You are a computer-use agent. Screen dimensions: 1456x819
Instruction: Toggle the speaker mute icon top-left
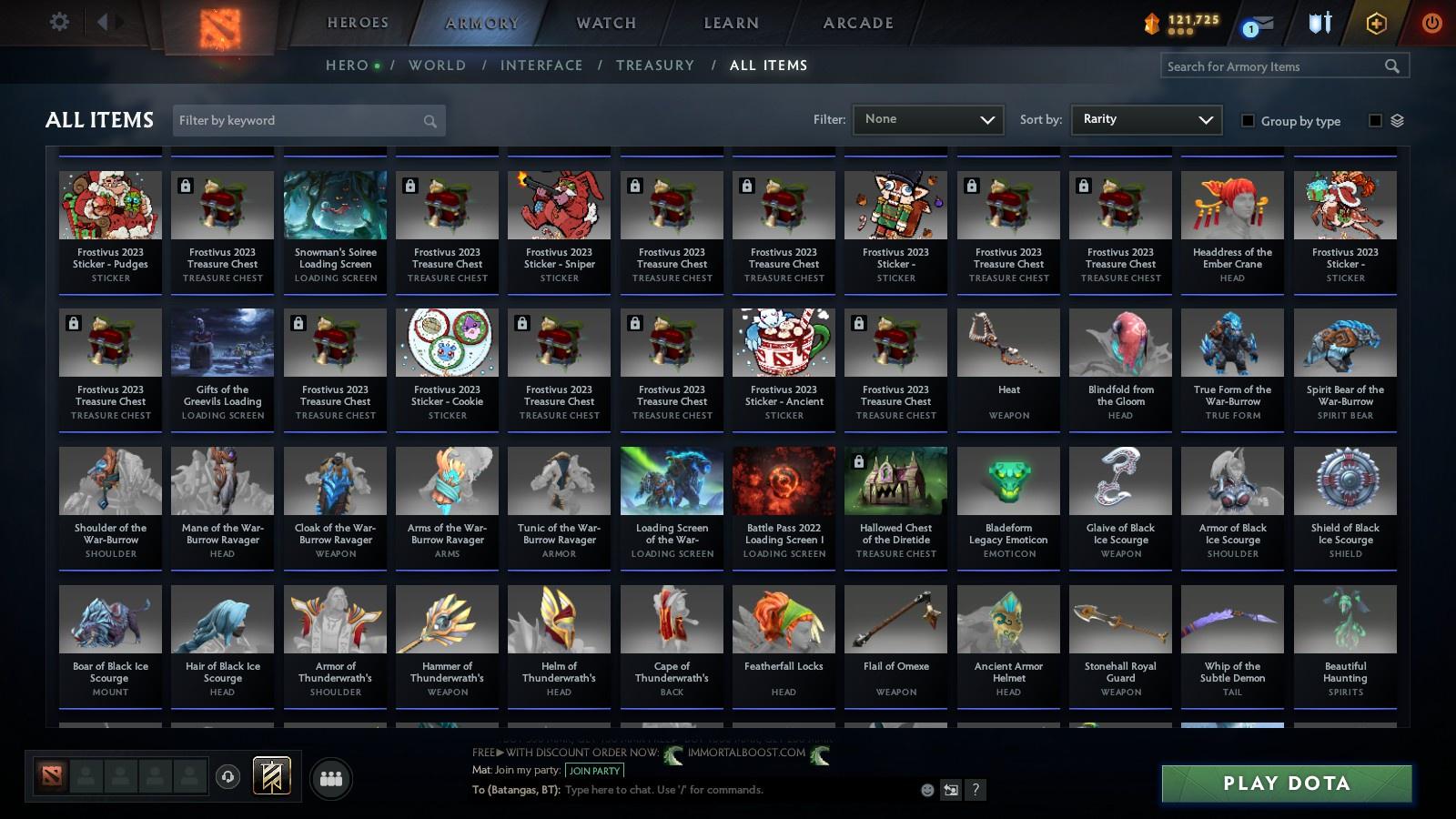click(x=107, y=21)
